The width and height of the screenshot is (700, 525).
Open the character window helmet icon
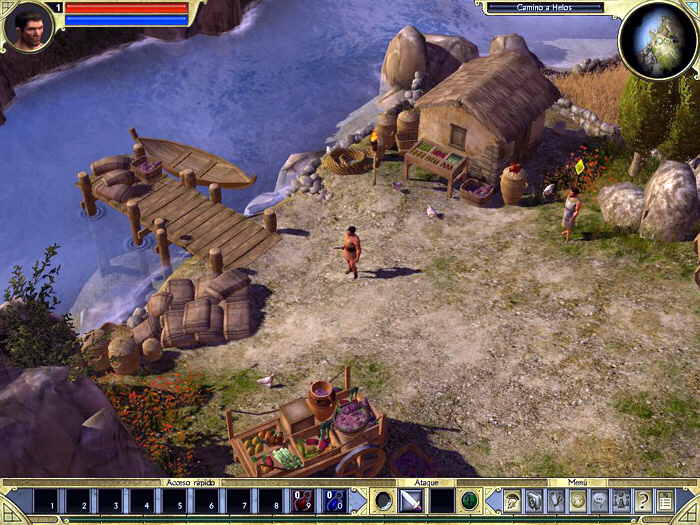pos(512,500)
